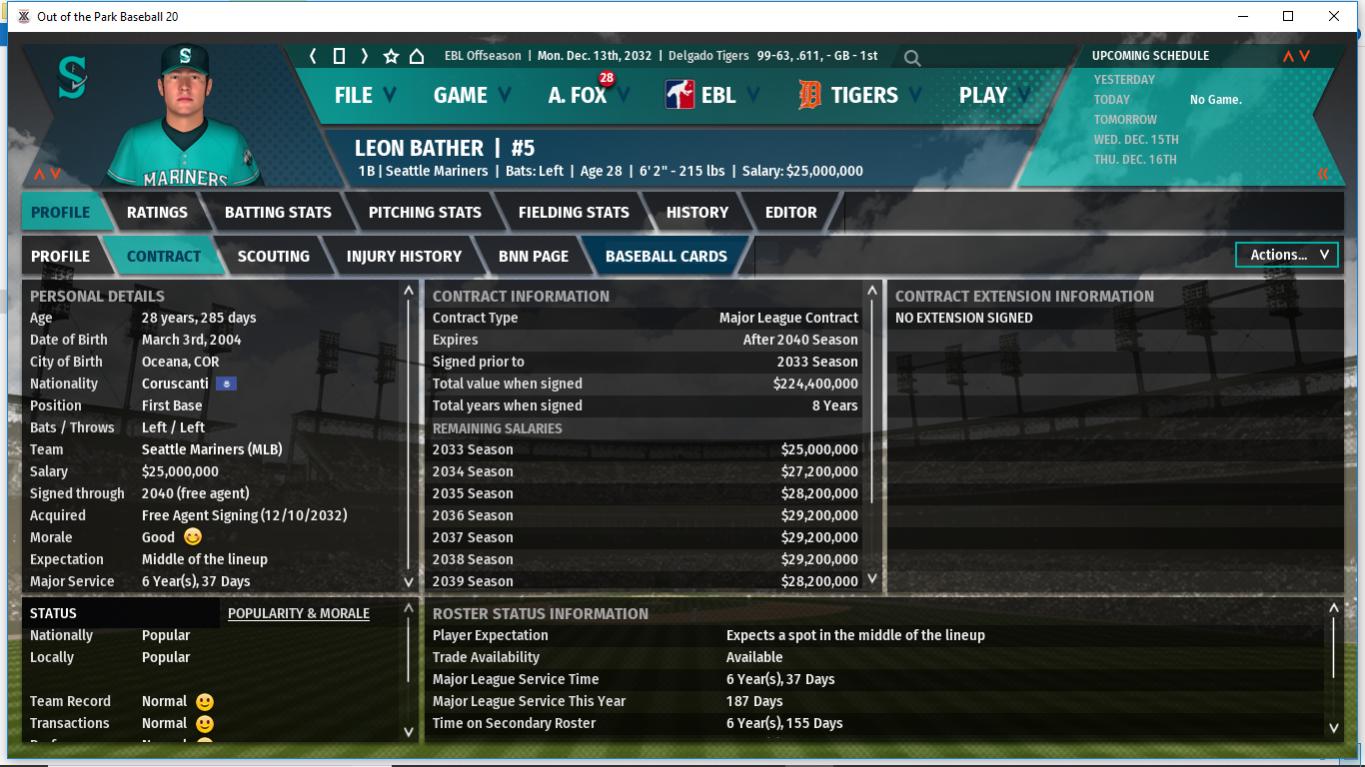This screenshot has width=1365, height=767.
Task: Switch to the SCOUTING sub-tab
Action: [273, 256]
